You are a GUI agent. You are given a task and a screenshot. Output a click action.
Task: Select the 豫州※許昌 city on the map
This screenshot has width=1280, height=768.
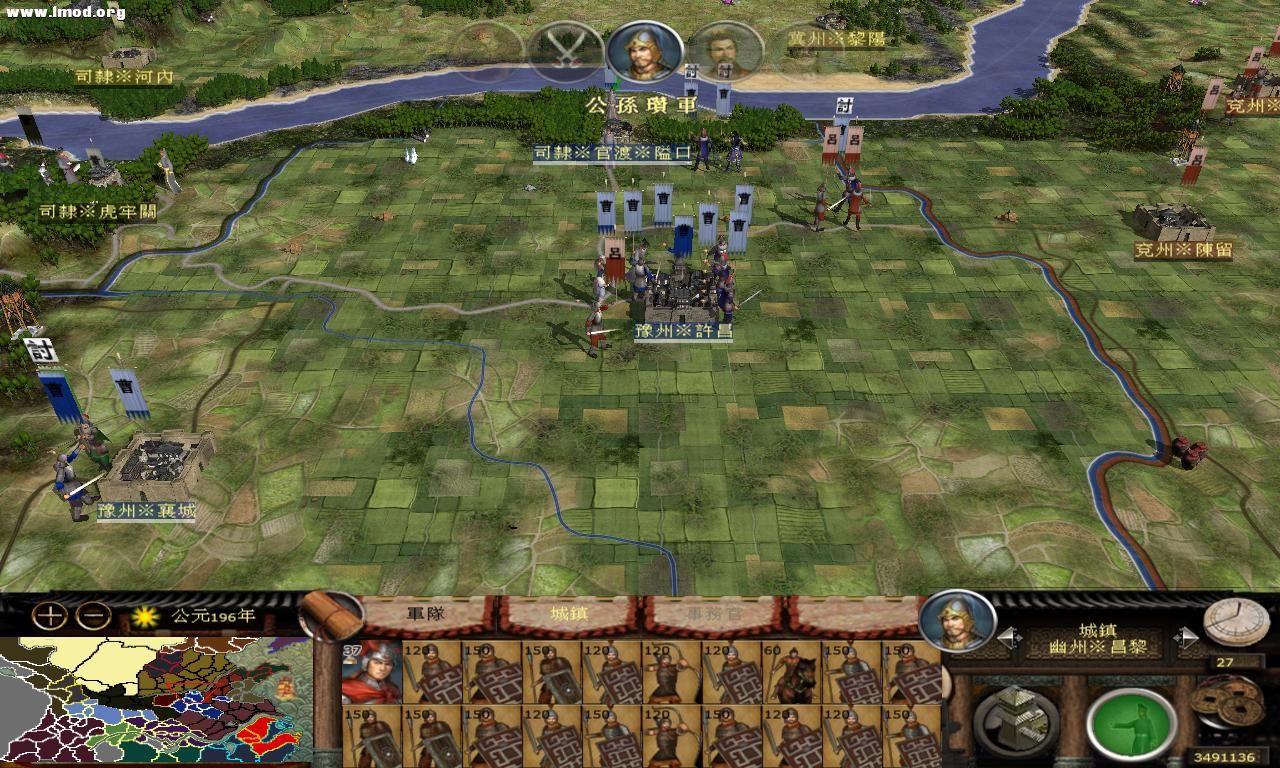pyautogui.click(x=685, y=295)
